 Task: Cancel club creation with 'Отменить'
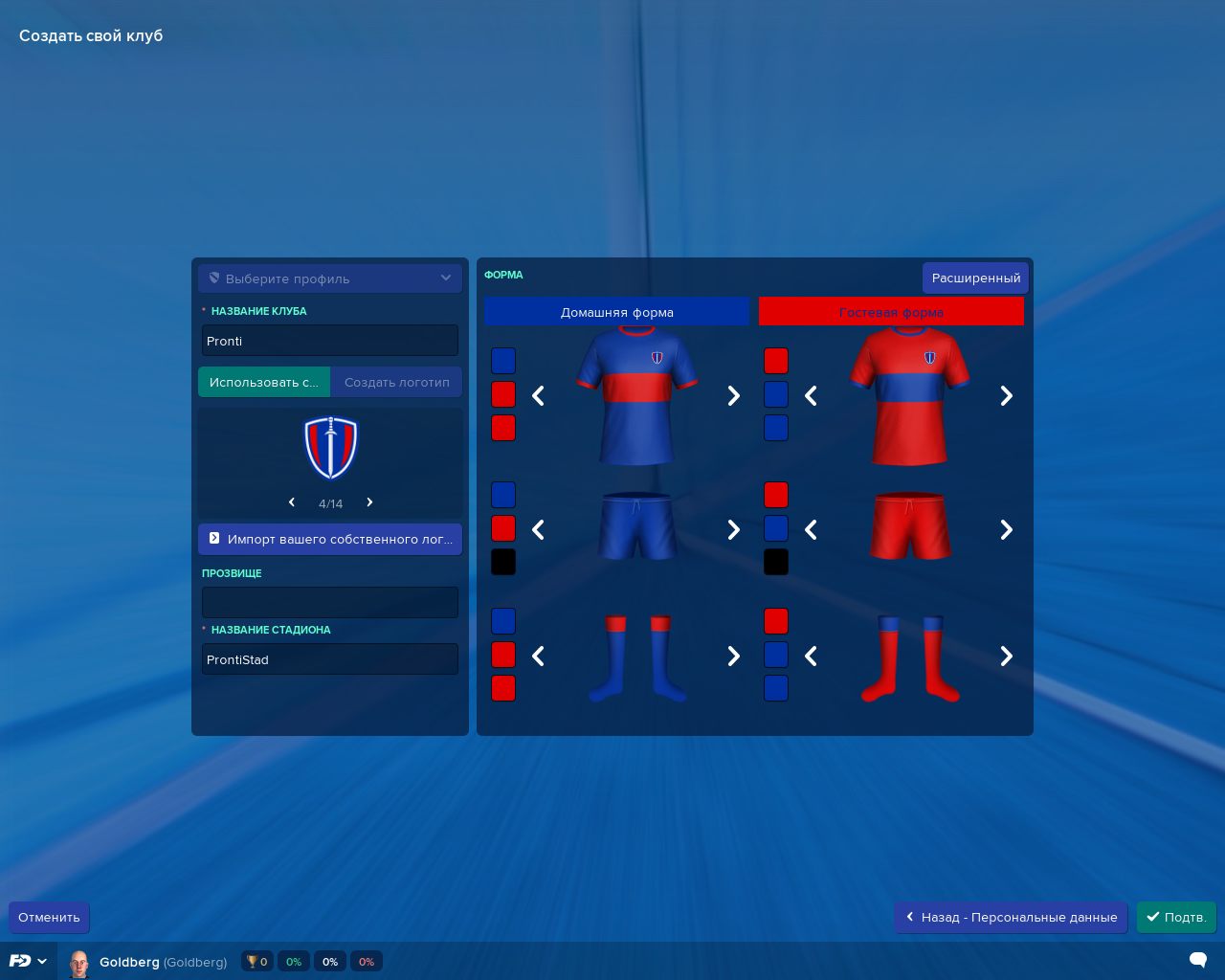coord(49,917)
